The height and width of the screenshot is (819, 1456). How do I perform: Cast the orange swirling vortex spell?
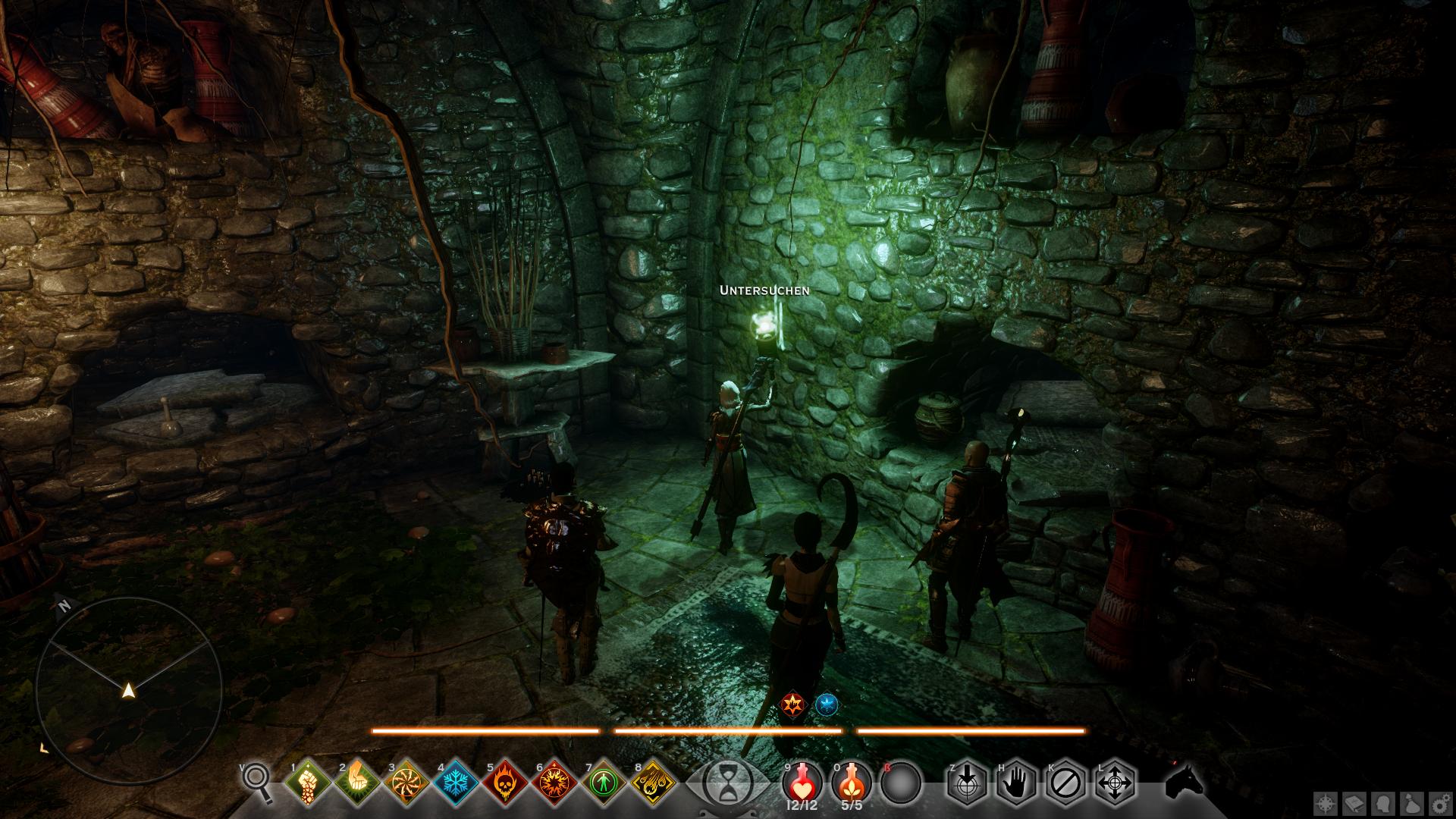click(x=407, y=782)
